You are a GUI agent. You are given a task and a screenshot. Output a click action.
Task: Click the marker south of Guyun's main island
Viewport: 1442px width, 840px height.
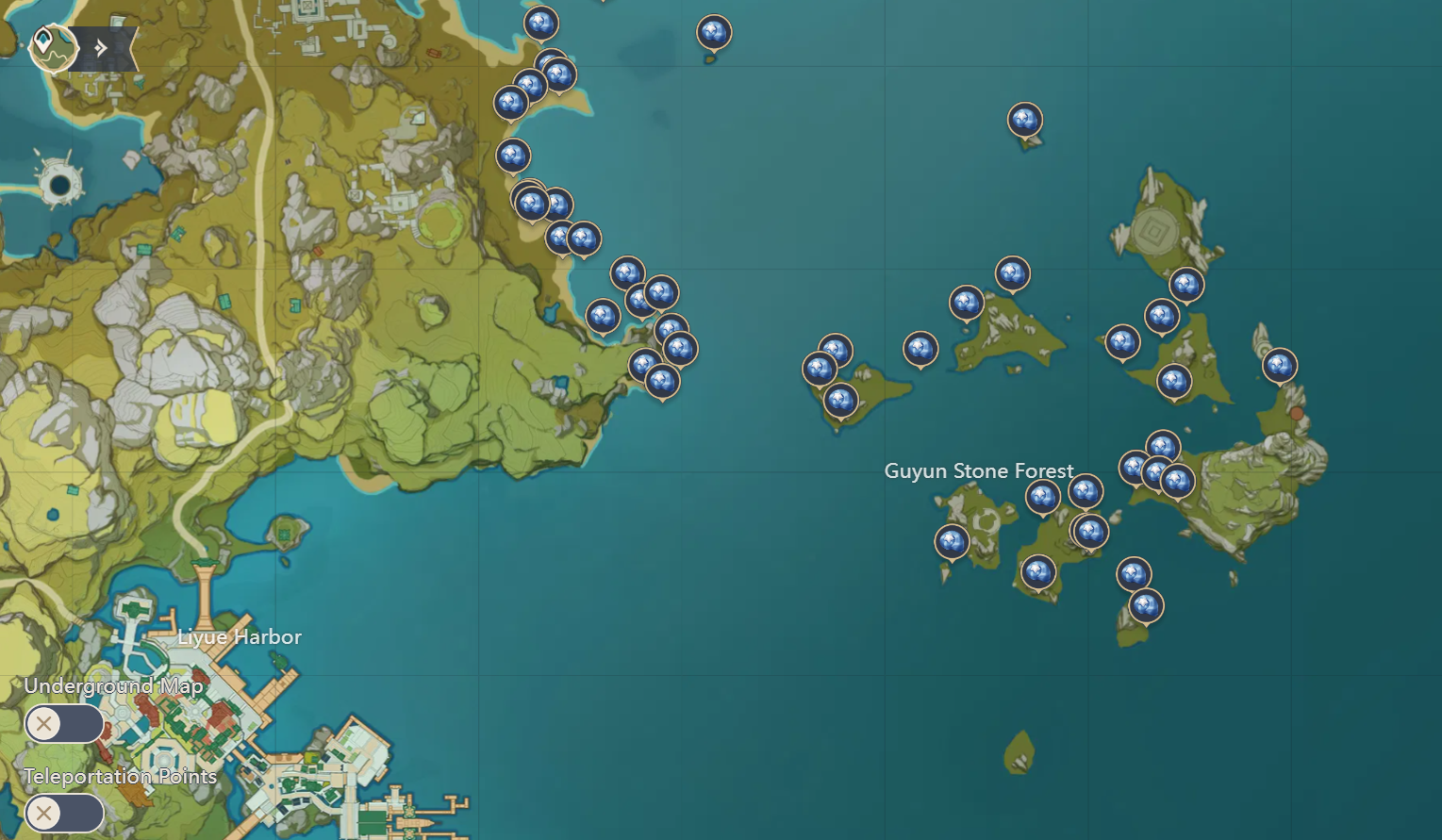pos(1037,571)
